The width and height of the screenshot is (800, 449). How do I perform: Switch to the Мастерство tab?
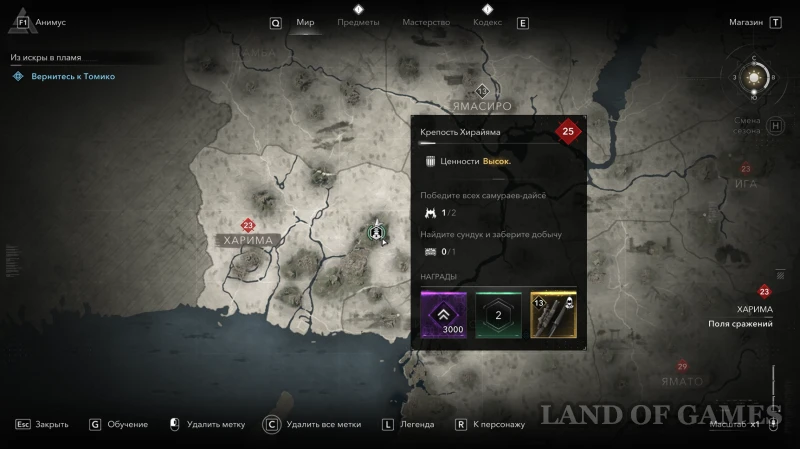pos(426,22)
